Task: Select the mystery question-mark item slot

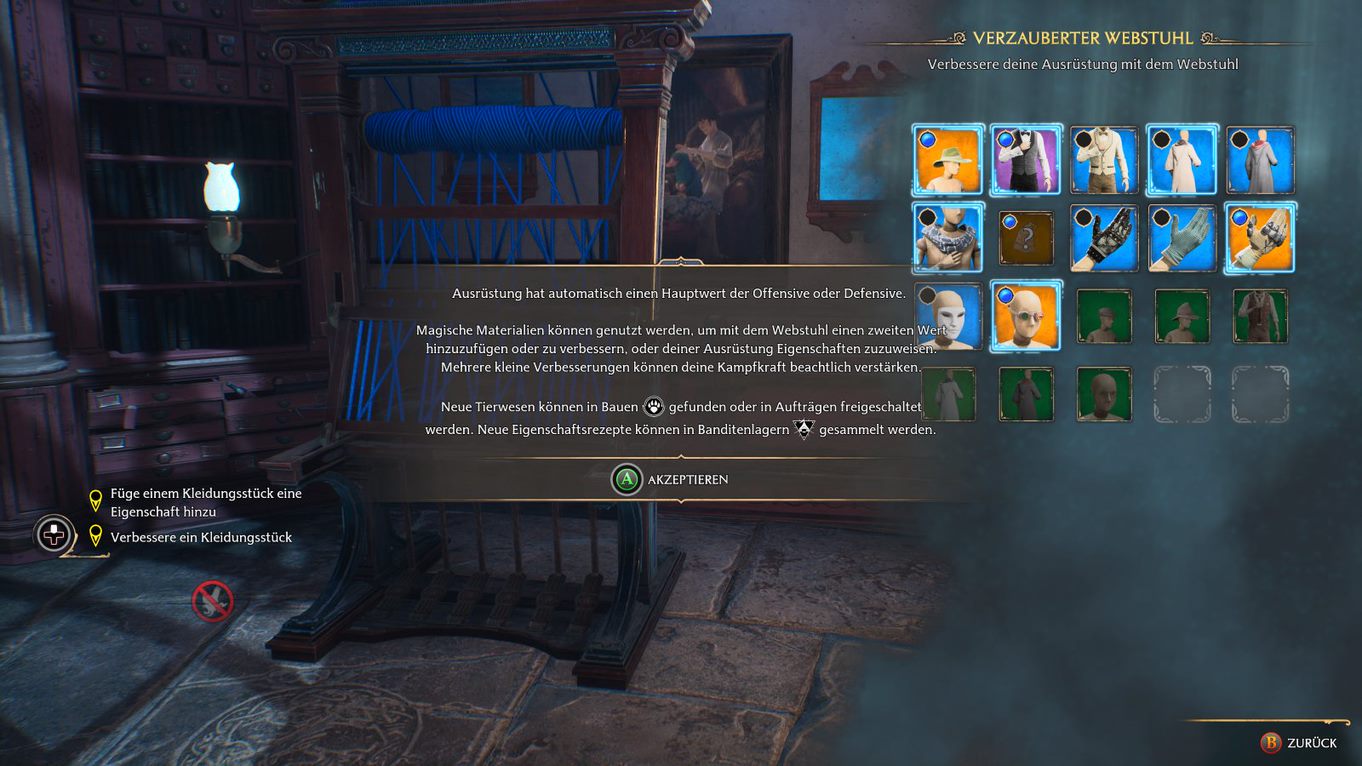Action: (x=1026, y=237)
